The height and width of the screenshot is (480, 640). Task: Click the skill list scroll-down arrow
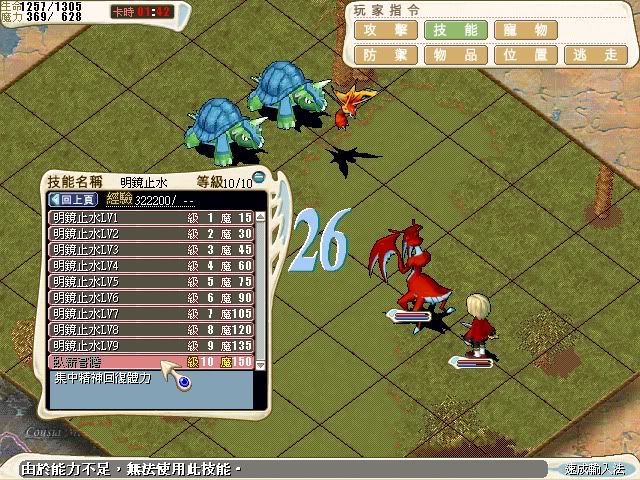[261, 366]
